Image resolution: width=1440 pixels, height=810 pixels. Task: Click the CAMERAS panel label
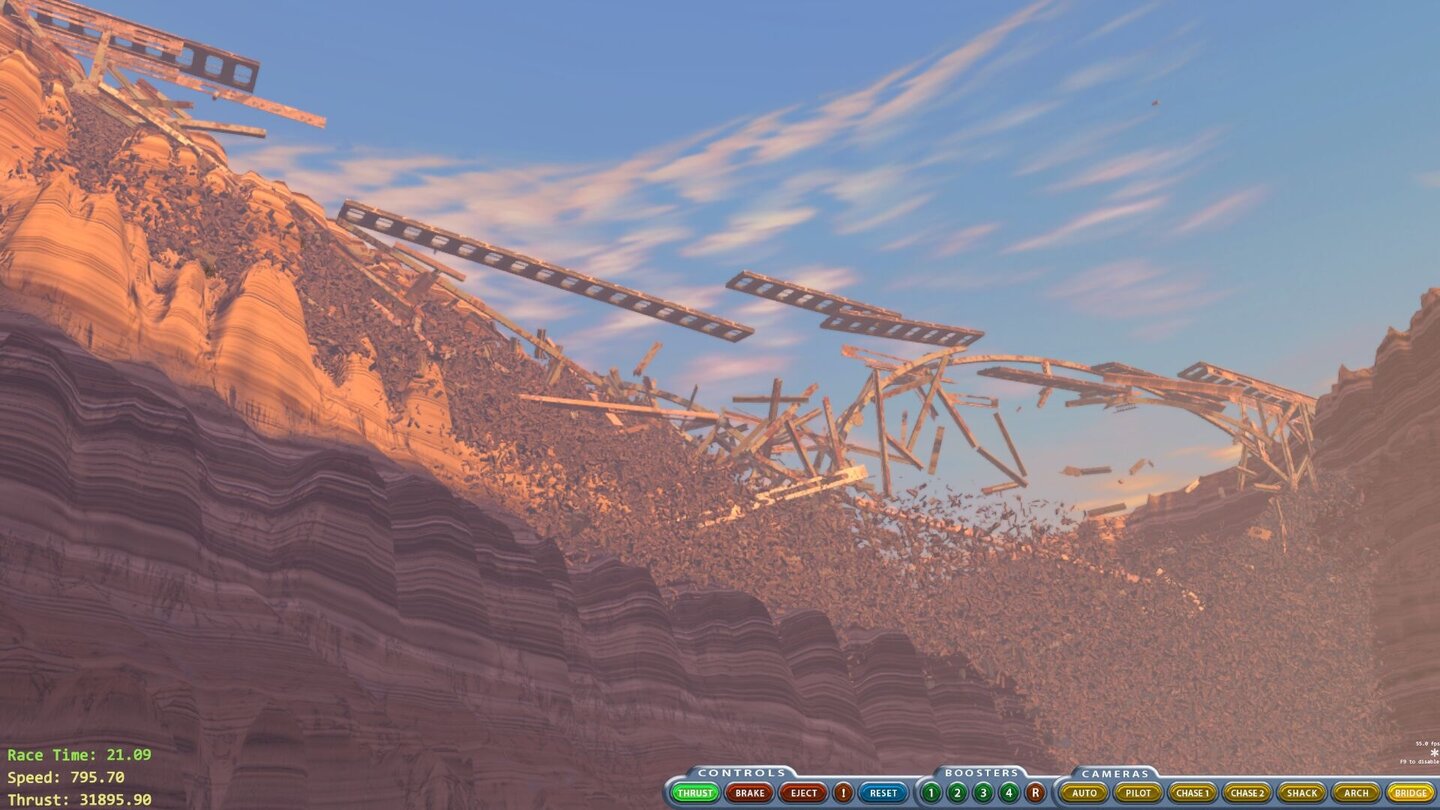(1114, 772)
